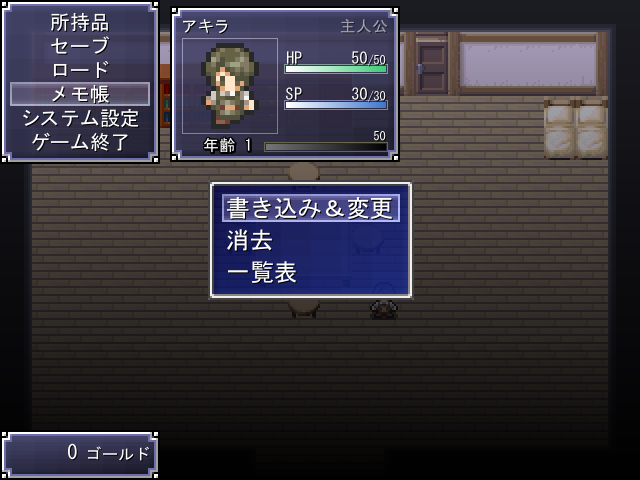The image size is (640, 480).
Task: Select アキラ's character status panel
Action: (x=285, y=85)
